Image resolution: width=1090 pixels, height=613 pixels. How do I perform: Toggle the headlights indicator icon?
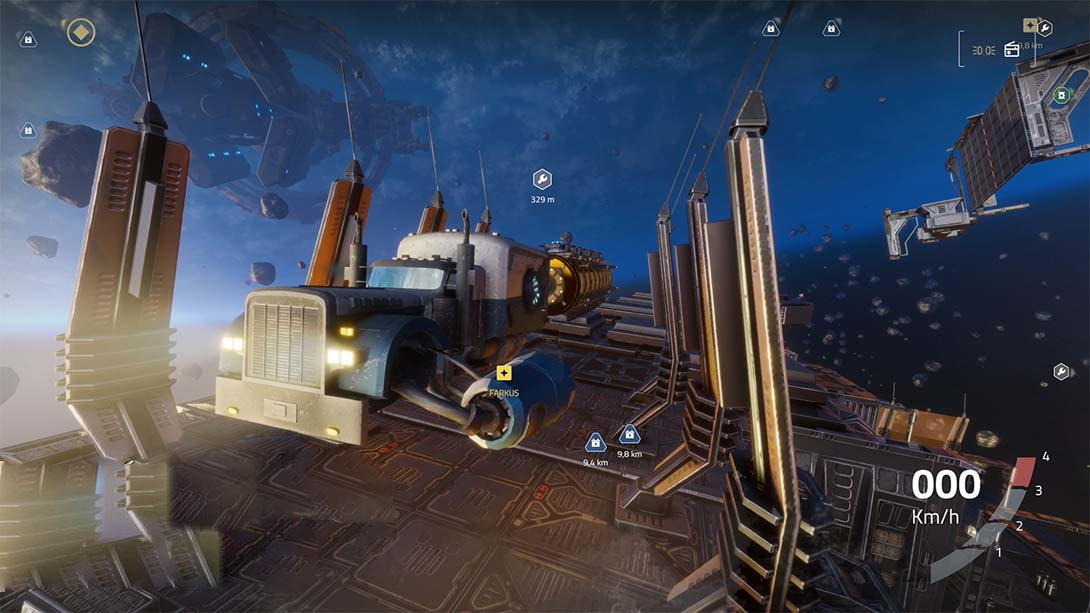[x=983, y=49]
